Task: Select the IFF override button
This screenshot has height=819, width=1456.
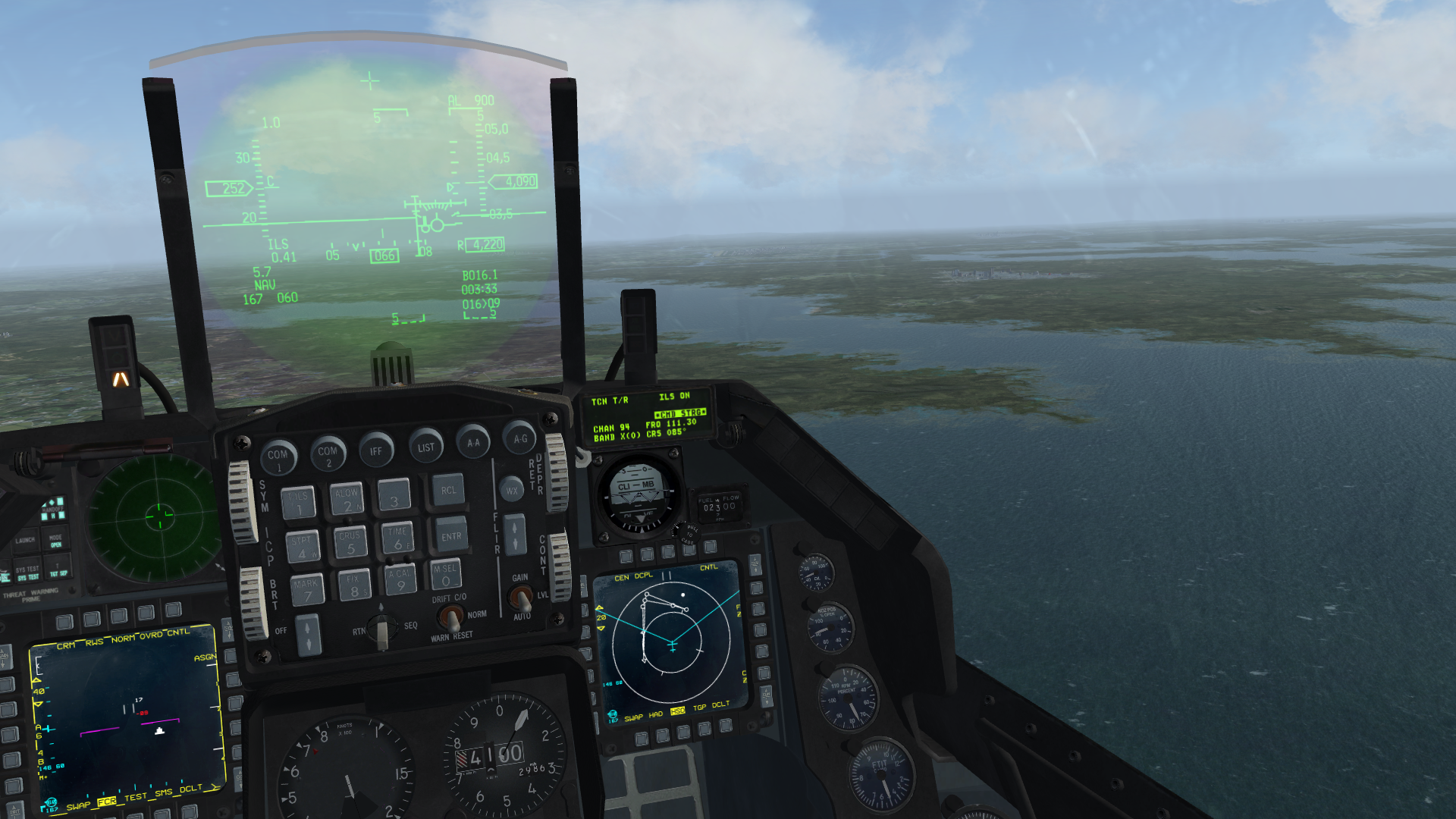Action: click(376, 450)
